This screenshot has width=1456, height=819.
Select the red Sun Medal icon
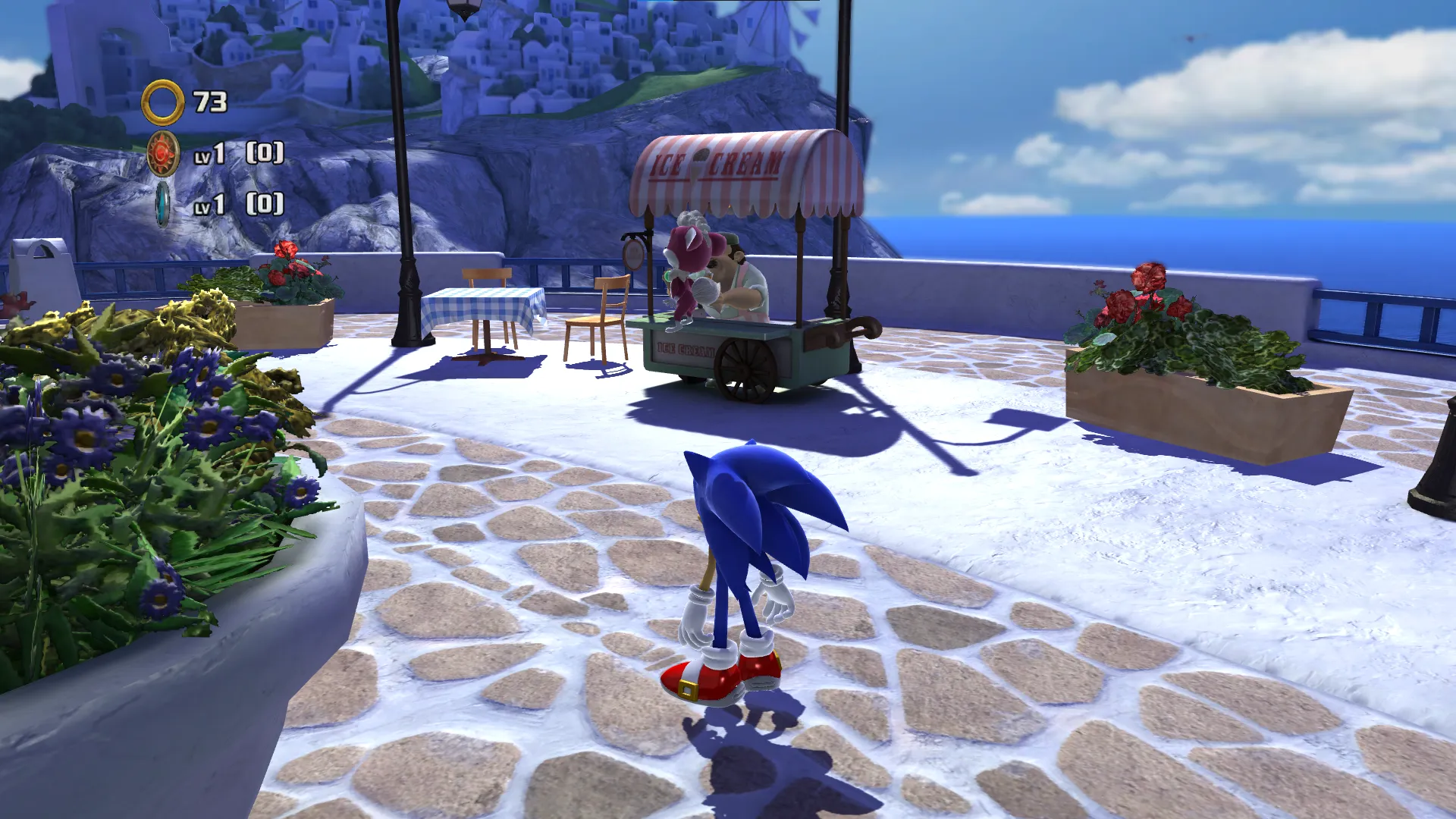[x=163, y=154]
